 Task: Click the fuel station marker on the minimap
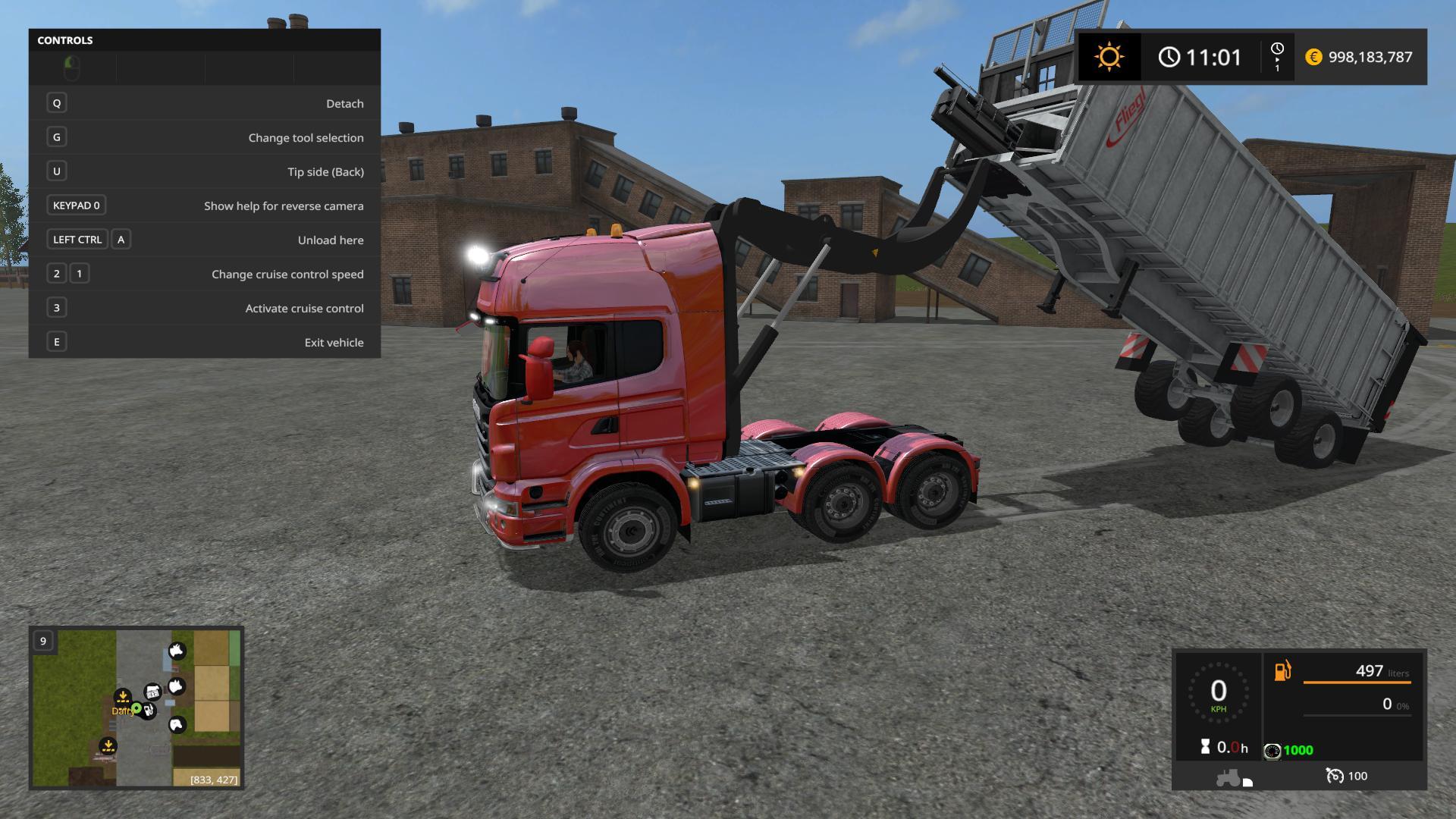149,711
